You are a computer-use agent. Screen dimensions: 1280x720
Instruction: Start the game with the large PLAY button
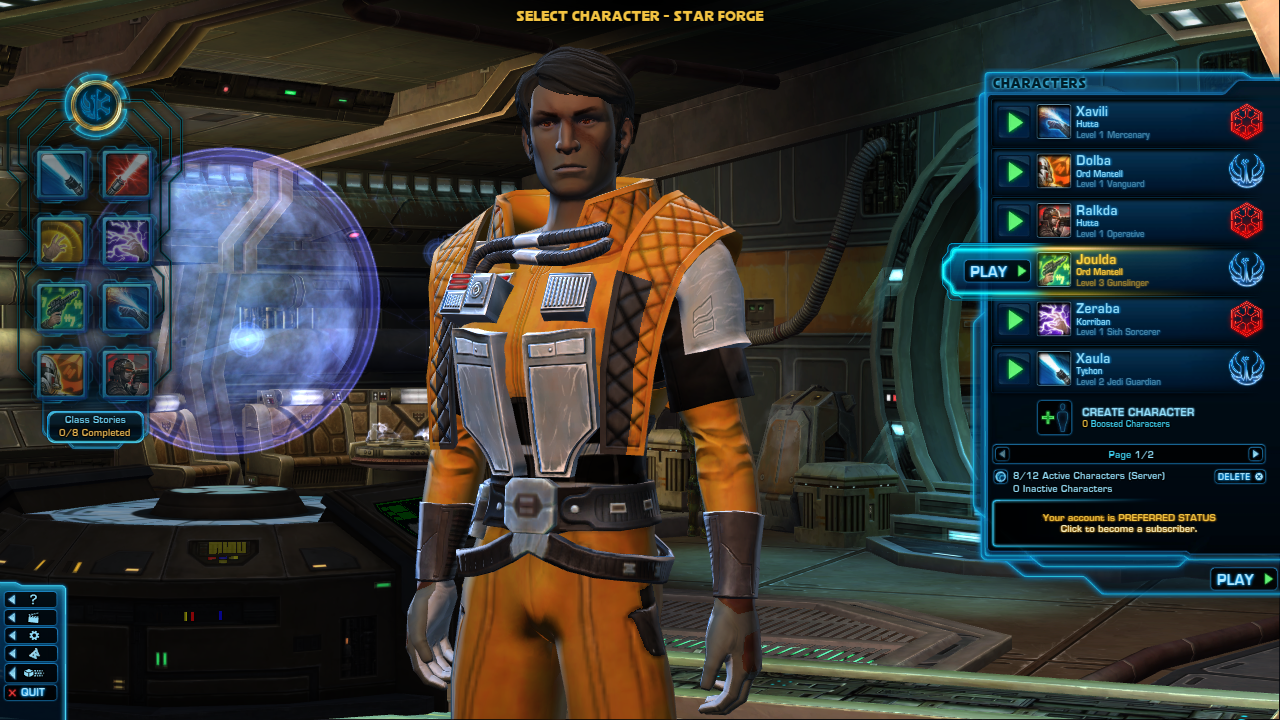tap(1244, 579)
